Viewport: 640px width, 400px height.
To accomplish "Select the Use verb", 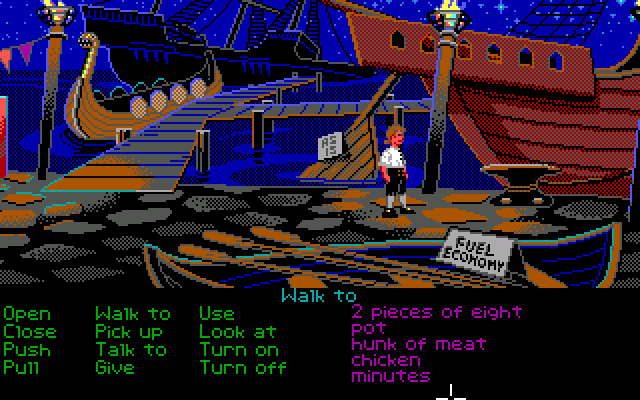I will (216, 314).
